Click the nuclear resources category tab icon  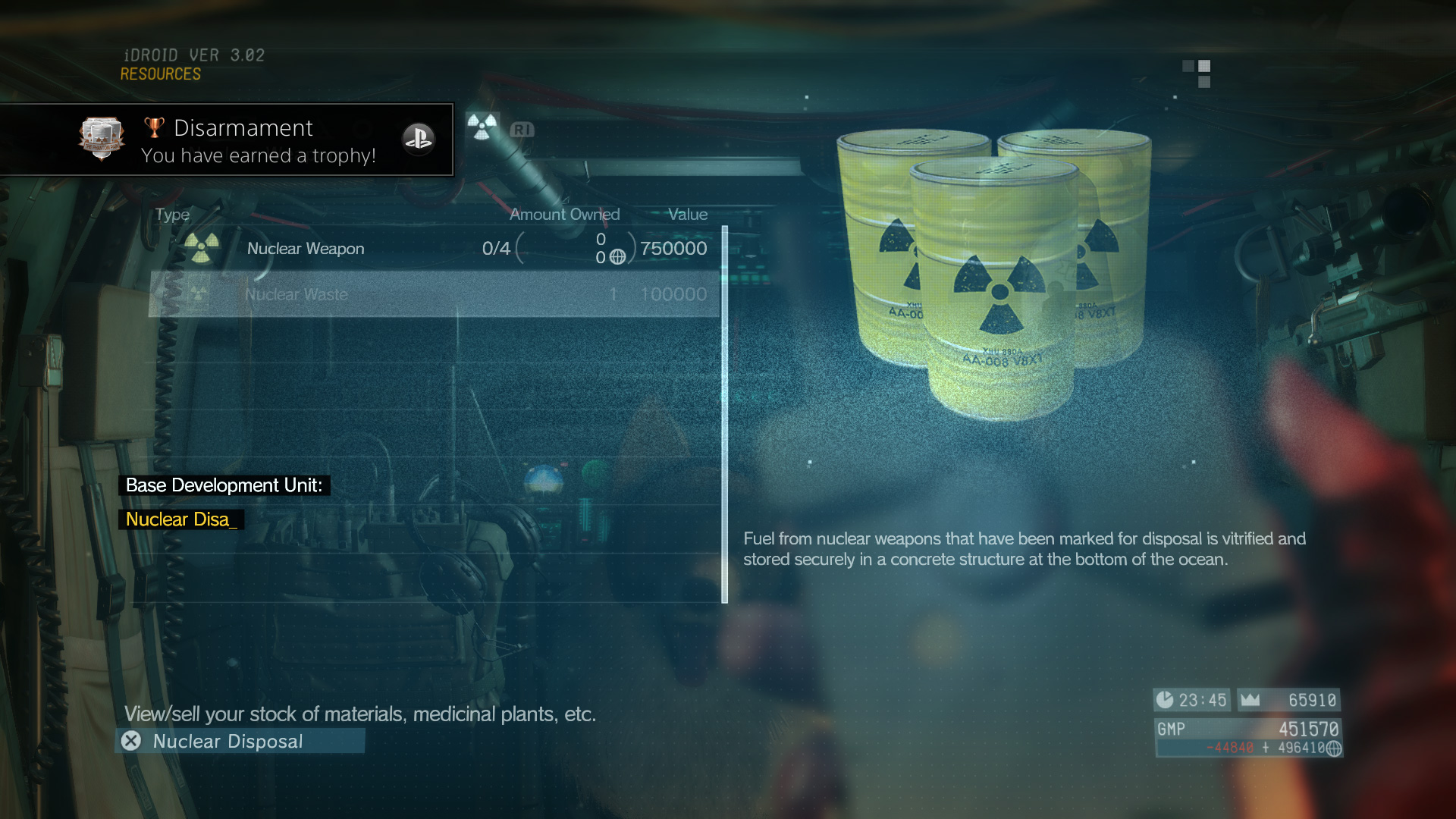tap(482, 127)
